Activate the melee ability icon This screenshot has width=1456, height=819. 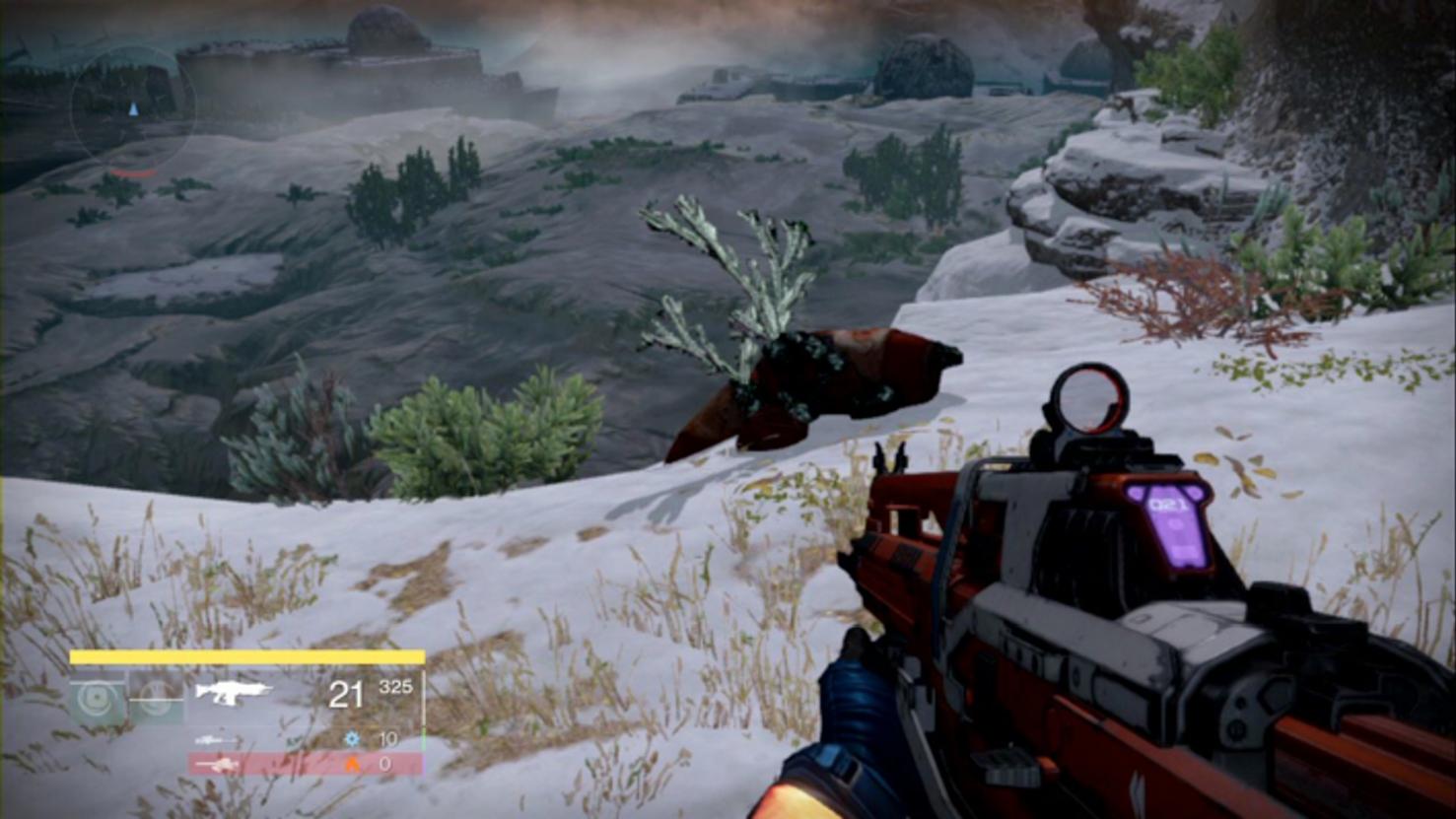(x=158, y=699)
